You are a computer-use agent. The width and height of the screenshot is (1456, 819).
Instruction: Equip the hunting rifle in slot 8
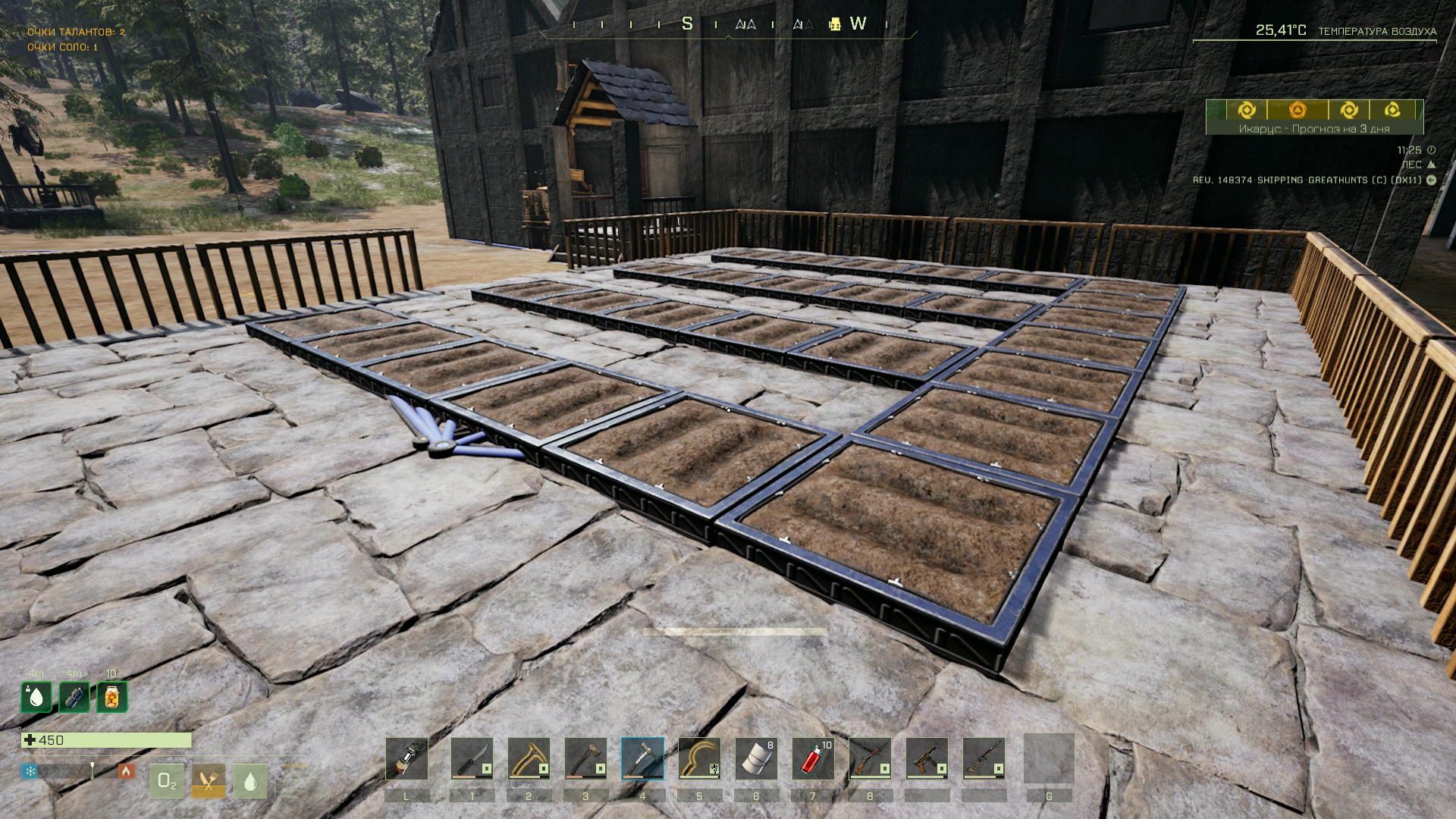tap(870, 758)
